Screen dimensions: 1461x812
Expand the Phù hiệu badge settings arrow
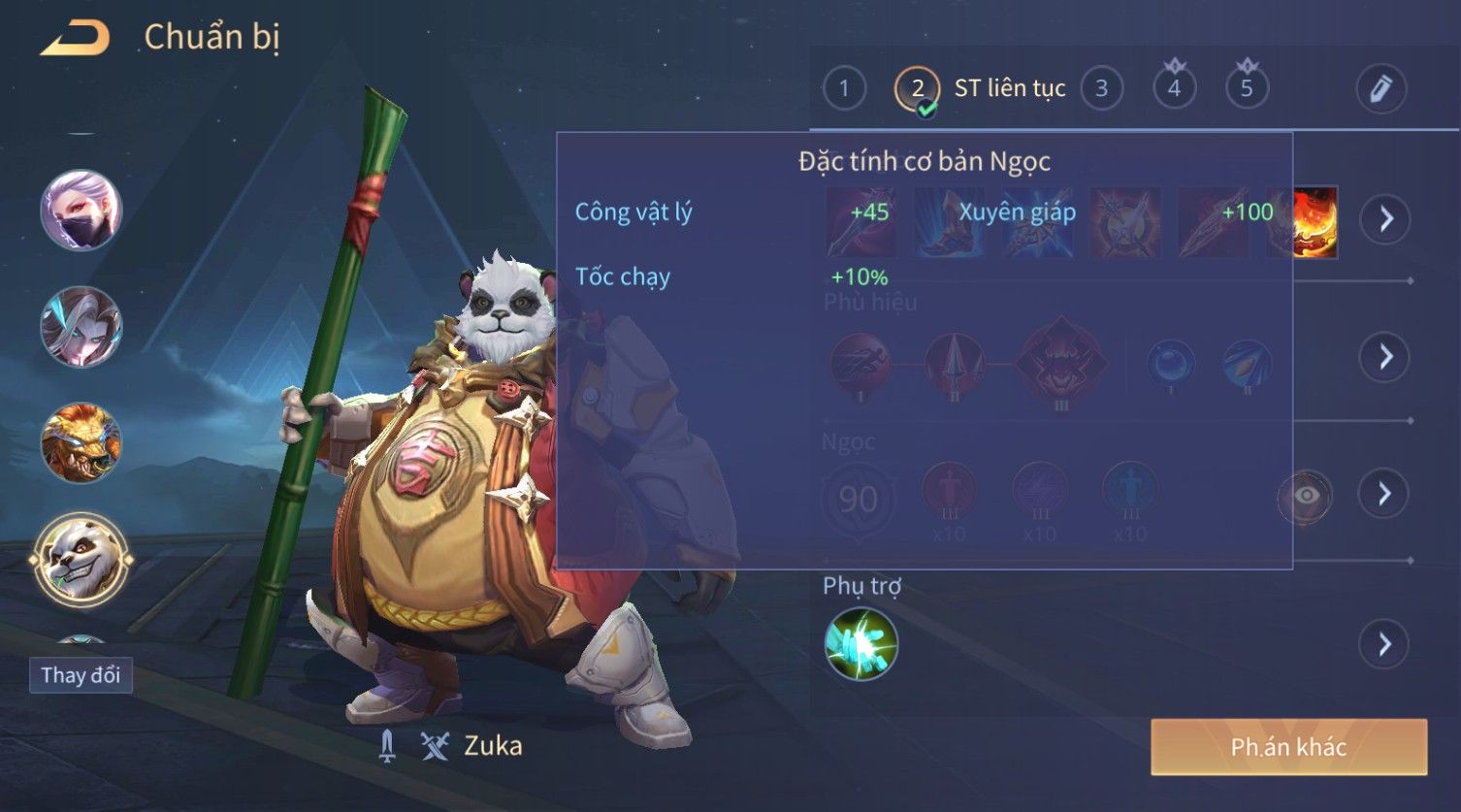1384,357
